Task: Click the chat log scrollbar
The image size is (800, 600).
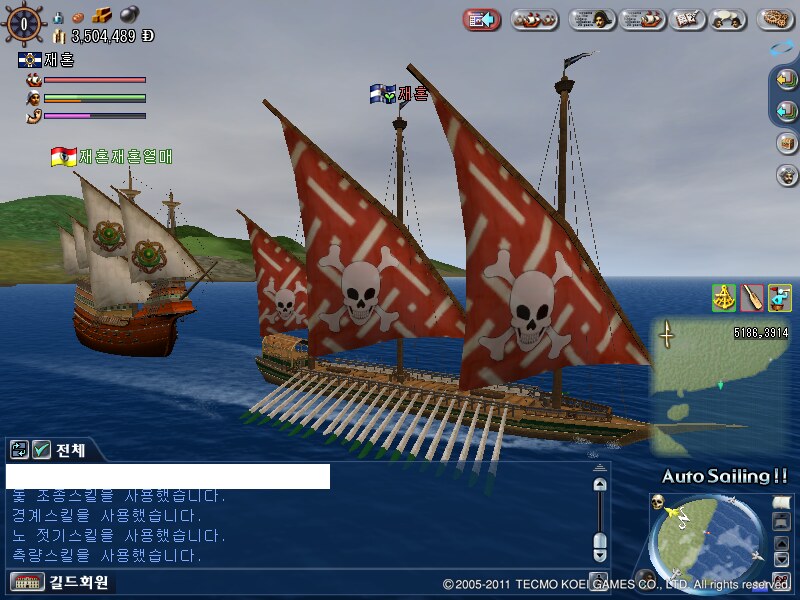Action: 599,516
